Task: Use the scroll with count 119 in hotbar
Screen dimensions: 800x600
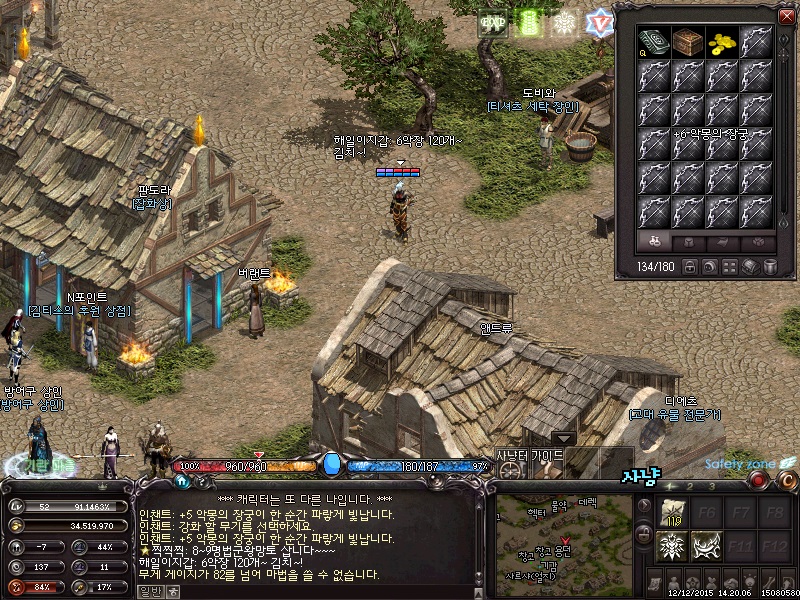Action: [671, 512]
